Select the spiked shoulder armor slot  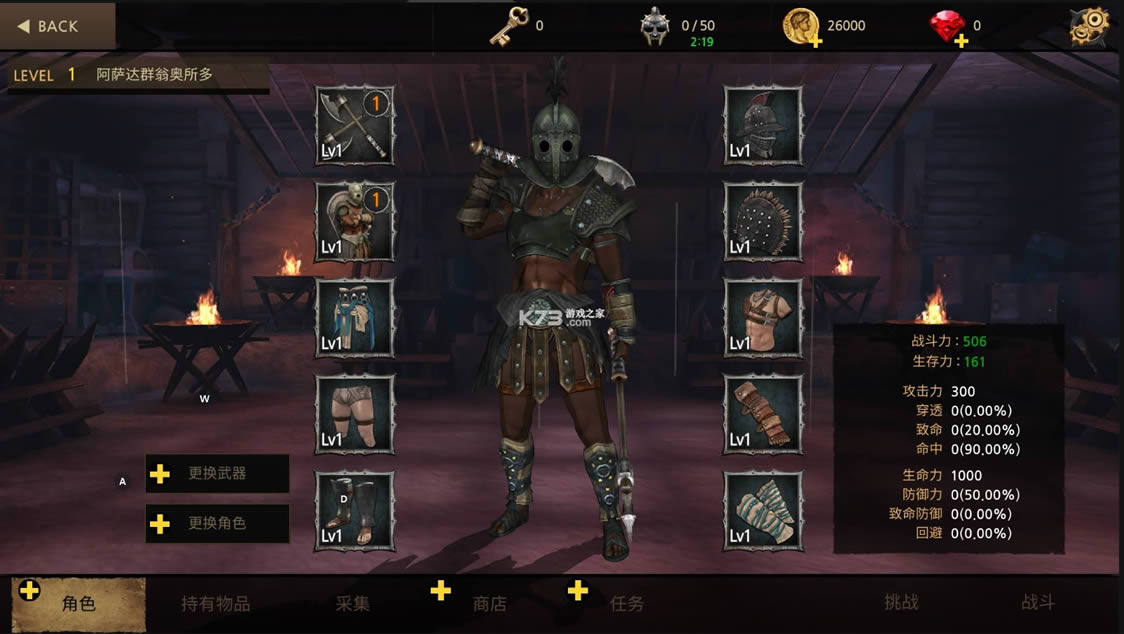point(763,221)
